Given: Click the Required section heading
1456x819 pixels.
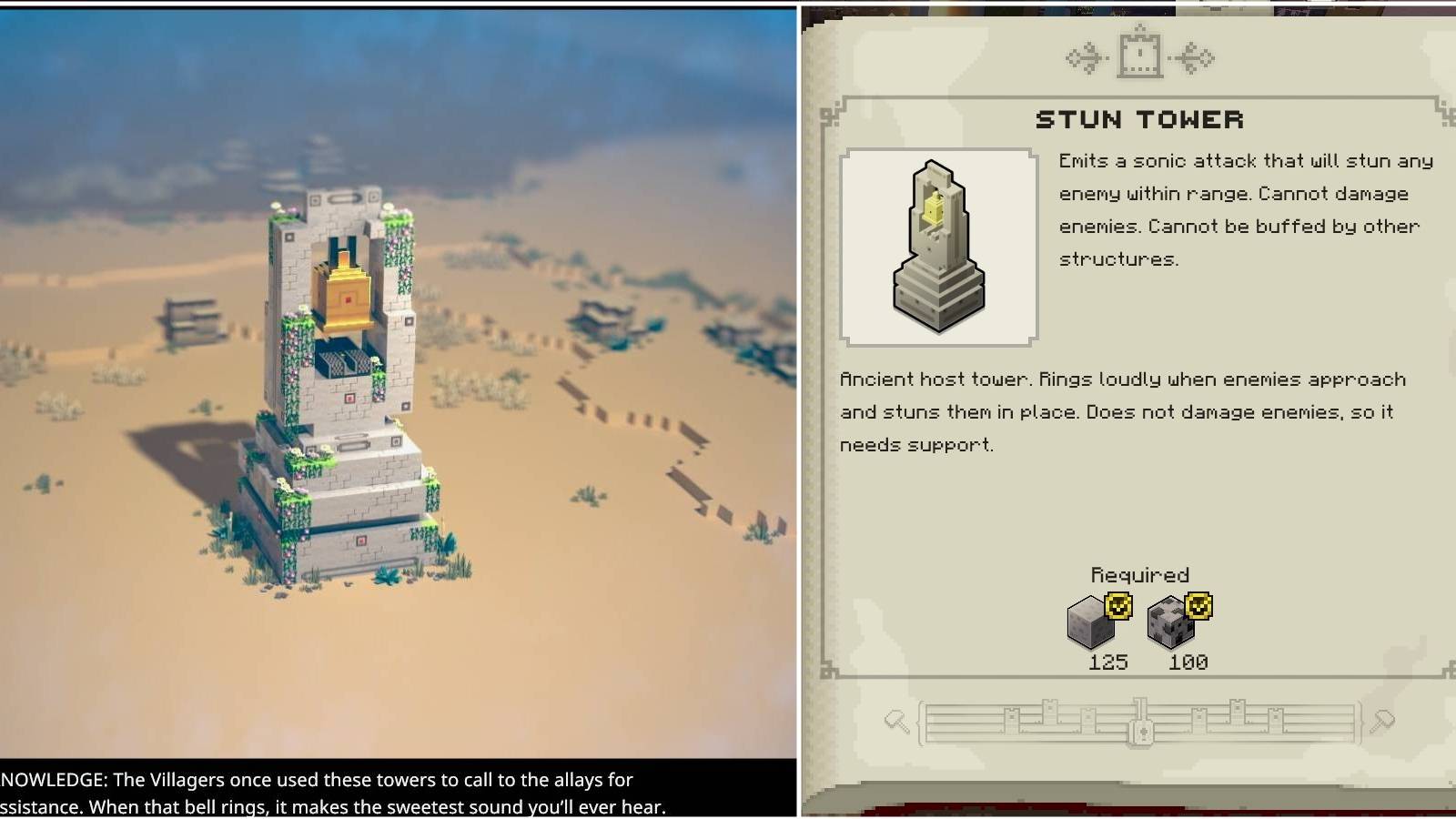Looking at the screenshot, I should pyautogui.click(x=1139, y=575).
